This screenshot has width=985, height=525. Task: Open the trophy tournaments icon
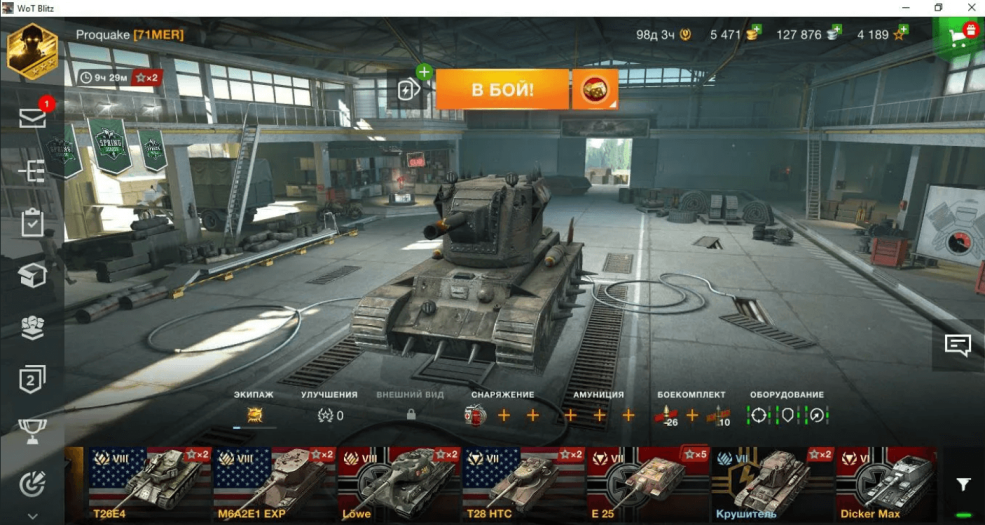[32, 431]
